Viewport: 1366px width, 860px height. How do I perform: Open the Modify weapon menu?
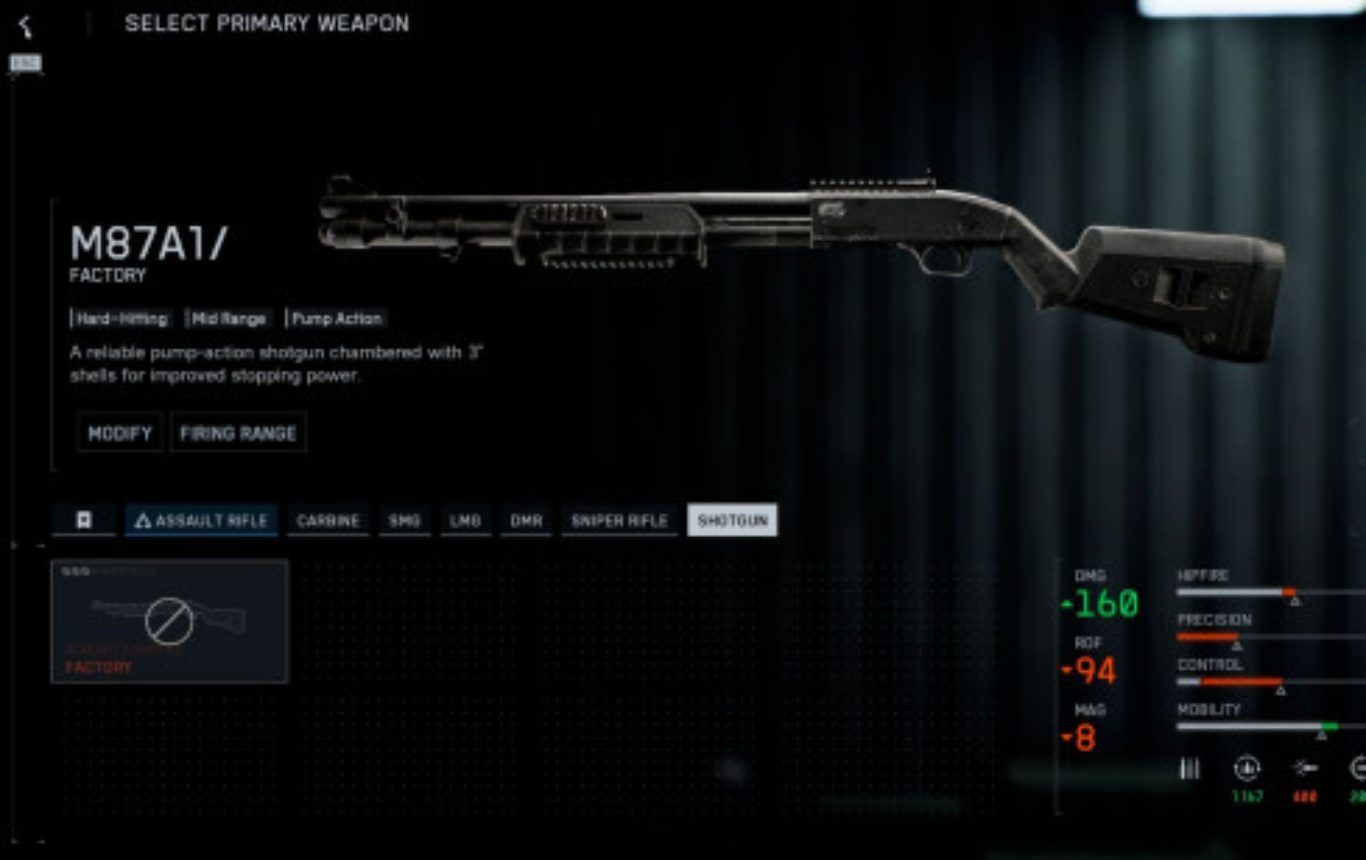[x=120, y=433]
